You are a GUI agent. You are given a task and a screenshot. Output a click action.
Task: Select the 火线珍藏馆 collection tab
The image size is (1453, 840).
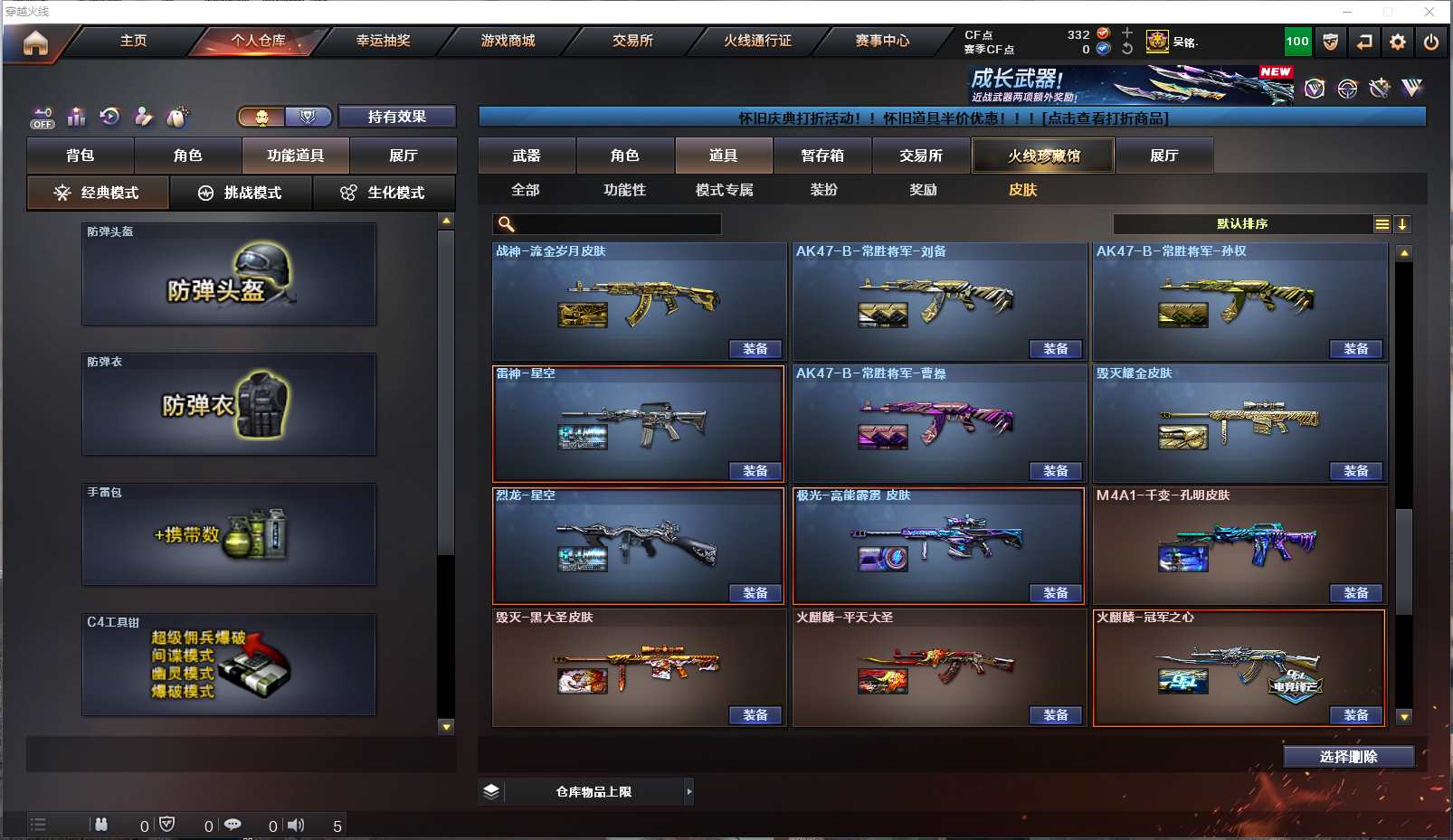(x=1043, y=156)
